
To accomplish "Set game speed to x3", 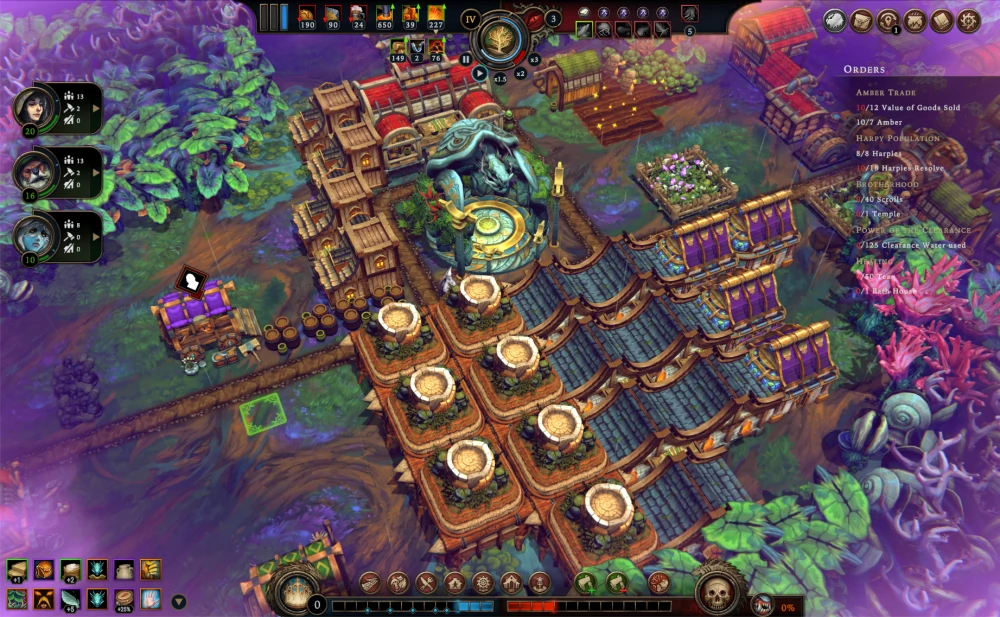I will pyautogui.click(x=534, y=59).
